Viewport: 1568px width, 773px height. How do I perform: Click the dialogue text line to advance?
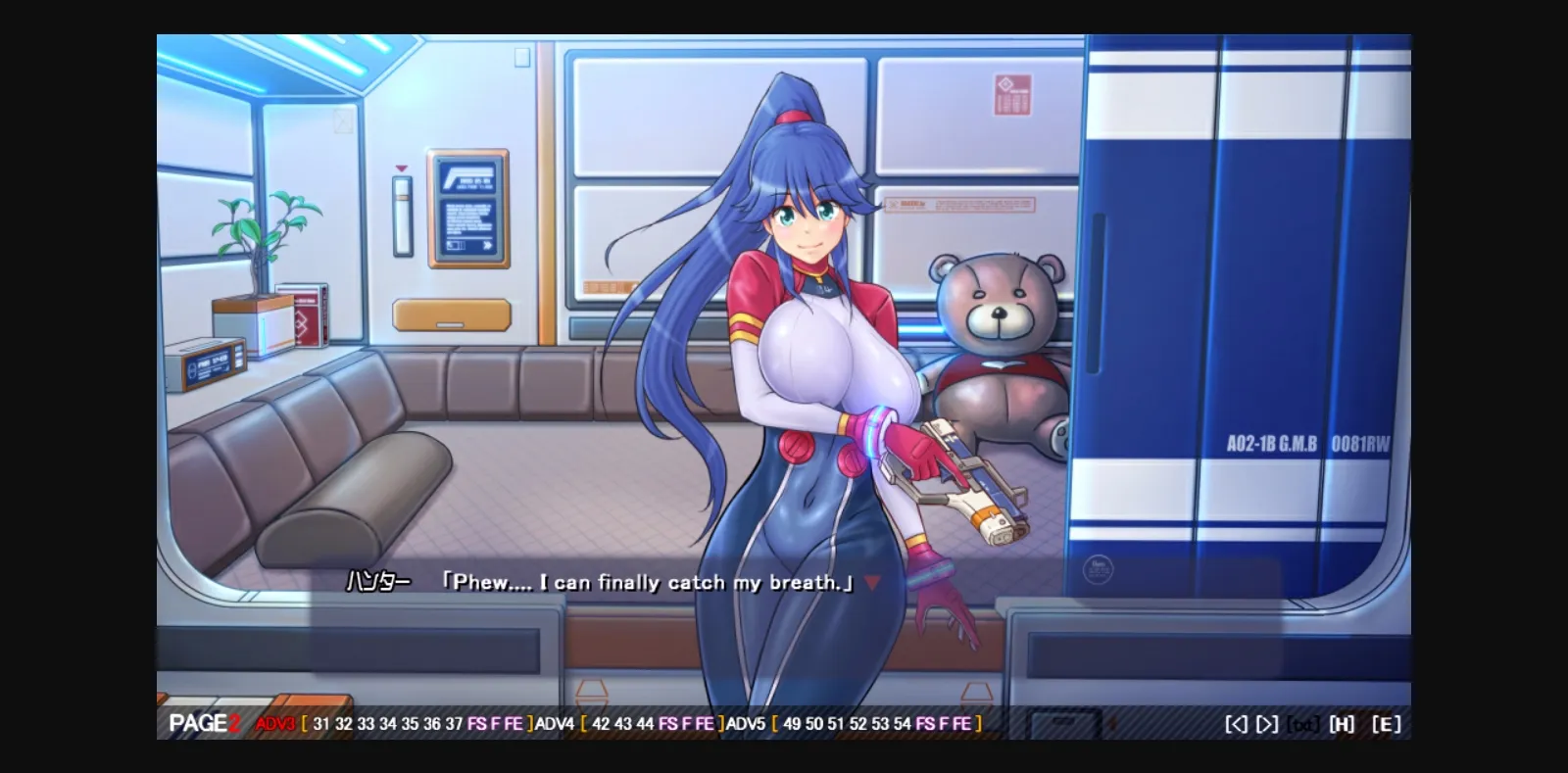click(637, 582)
